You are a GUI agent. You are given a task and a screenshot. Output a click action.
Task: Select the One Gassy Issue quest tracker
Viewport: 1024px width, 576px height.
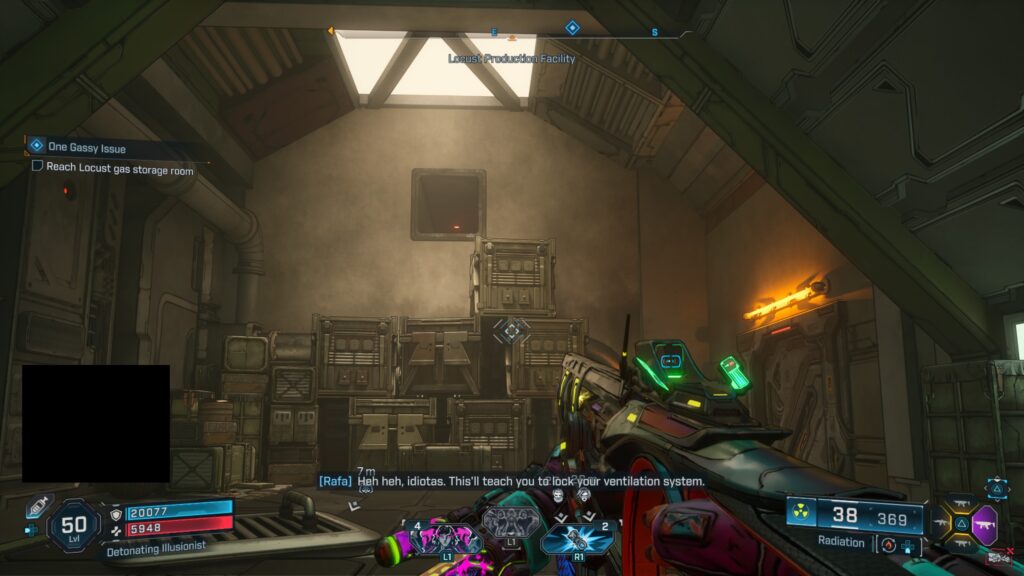(x=86, y=147)
